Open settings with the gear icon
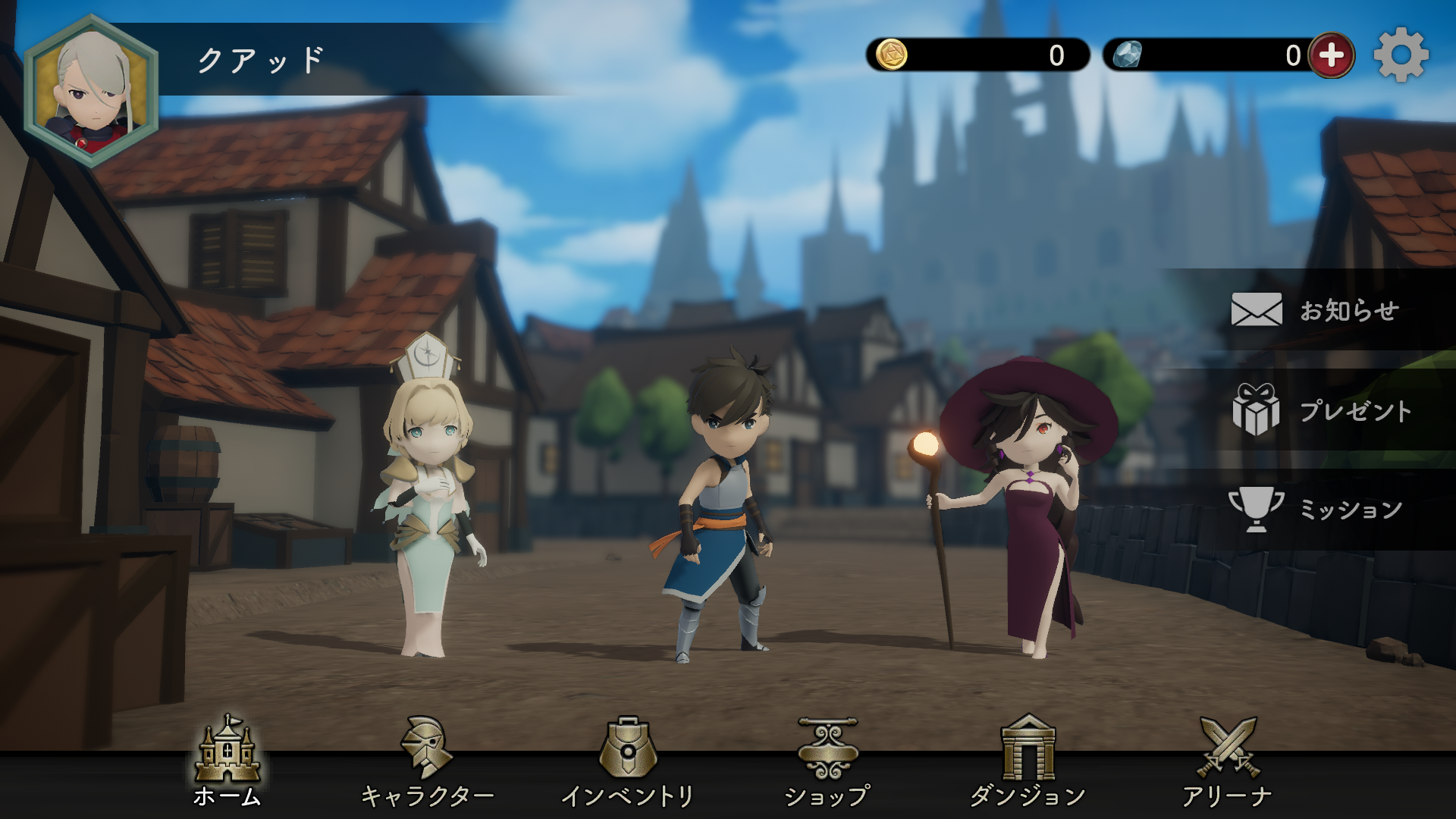 tap(1401, 55)
